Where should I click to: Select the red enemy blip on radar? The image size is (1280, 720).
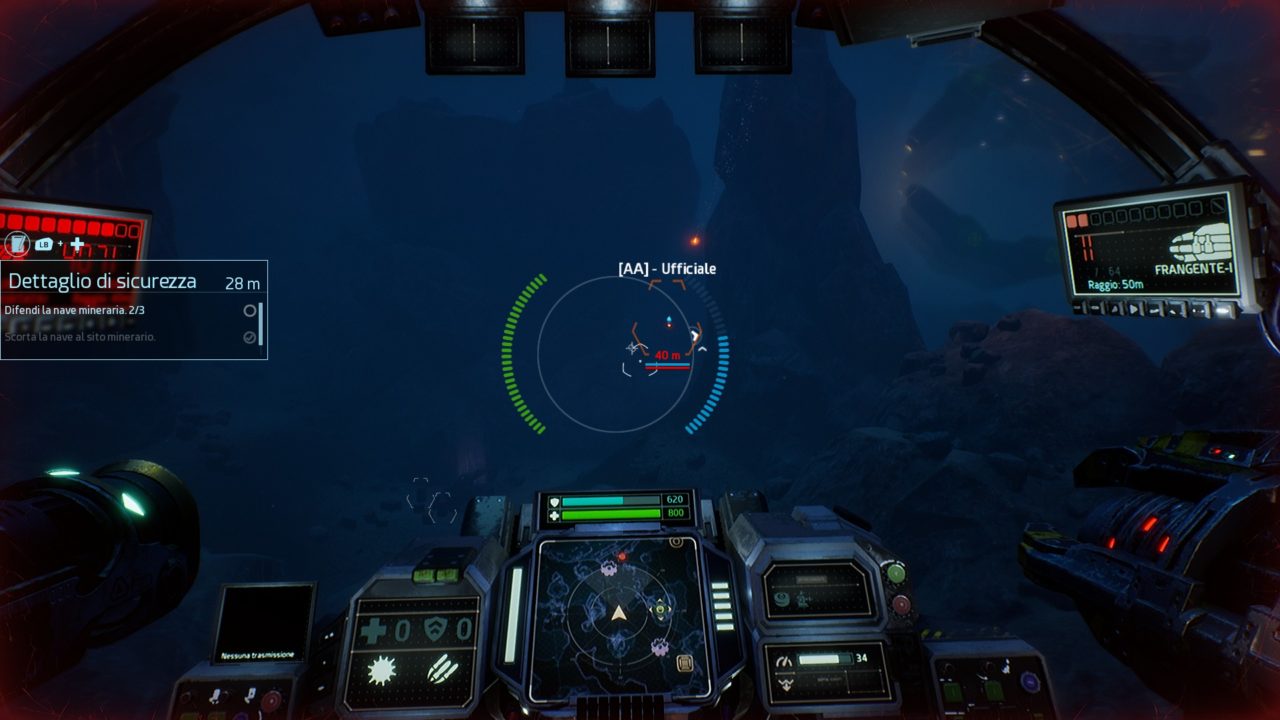coord(622,555)
